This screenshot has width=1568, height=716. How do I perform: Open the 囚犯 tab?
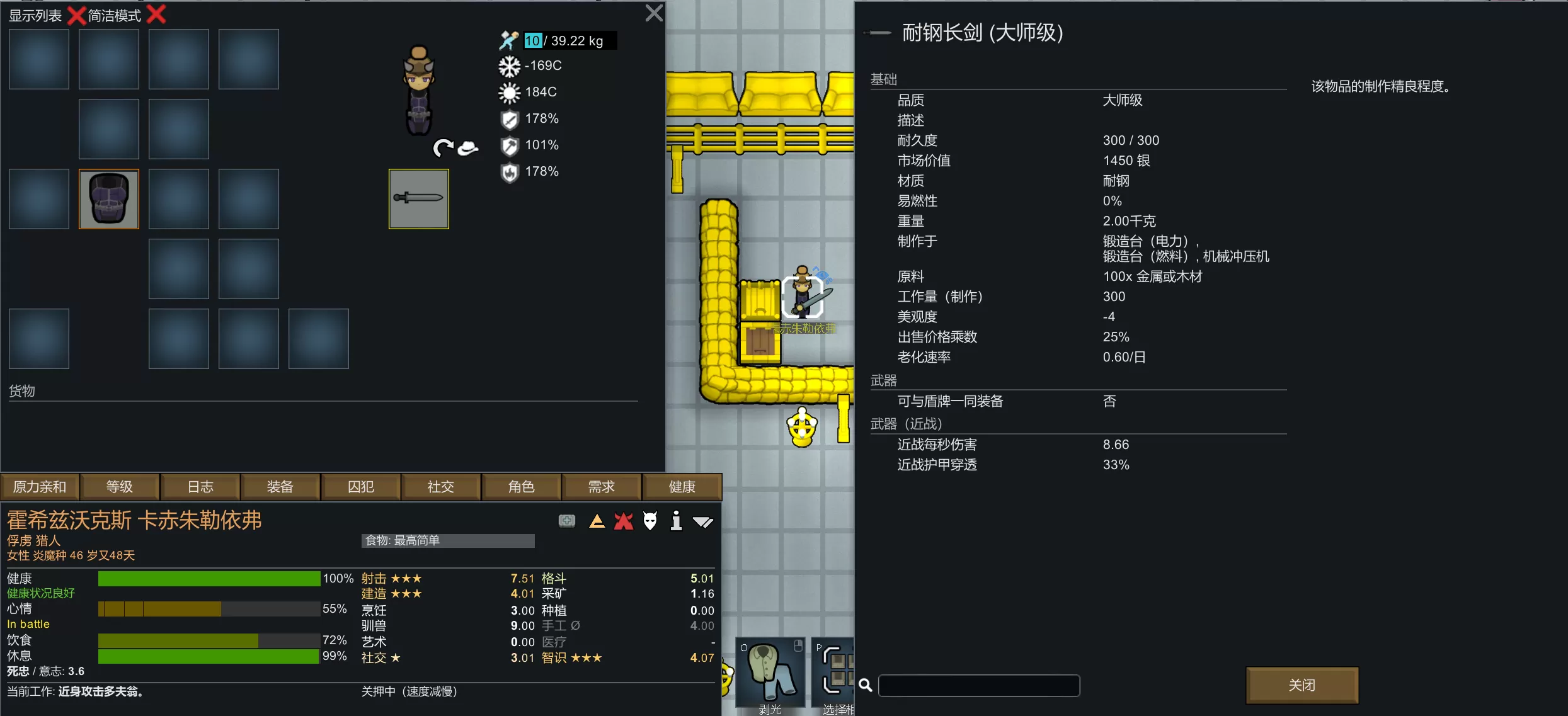click(361, 487)
